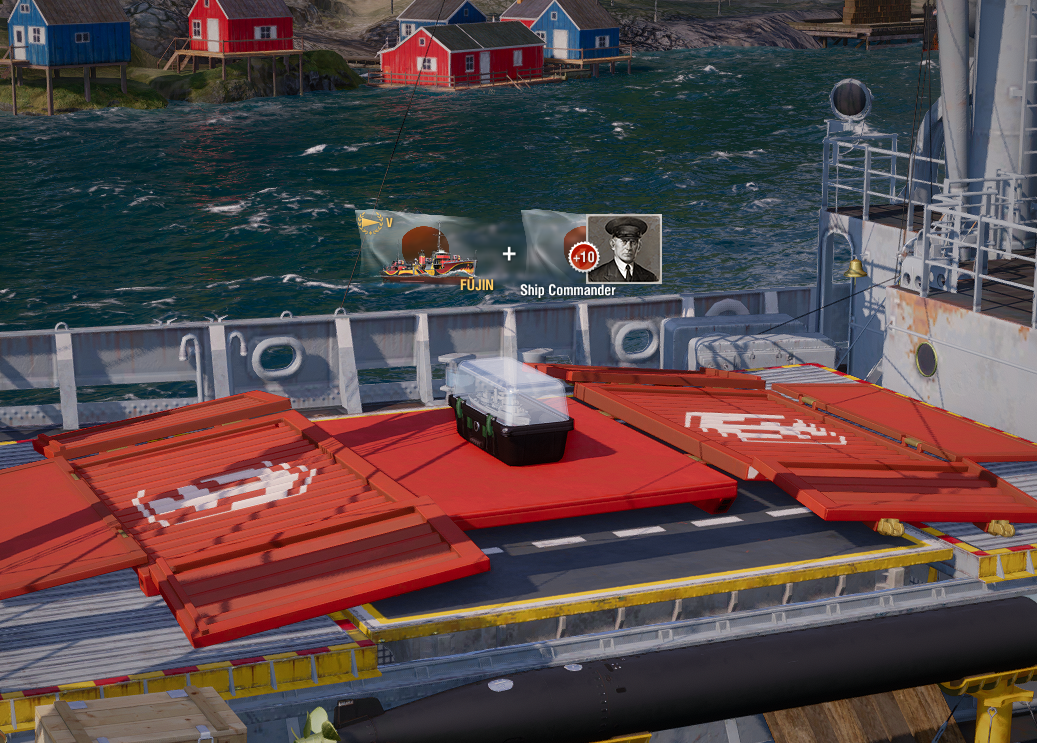Select the Fujin ship reward
The image size is (1037, 743).
coord(427,250)
